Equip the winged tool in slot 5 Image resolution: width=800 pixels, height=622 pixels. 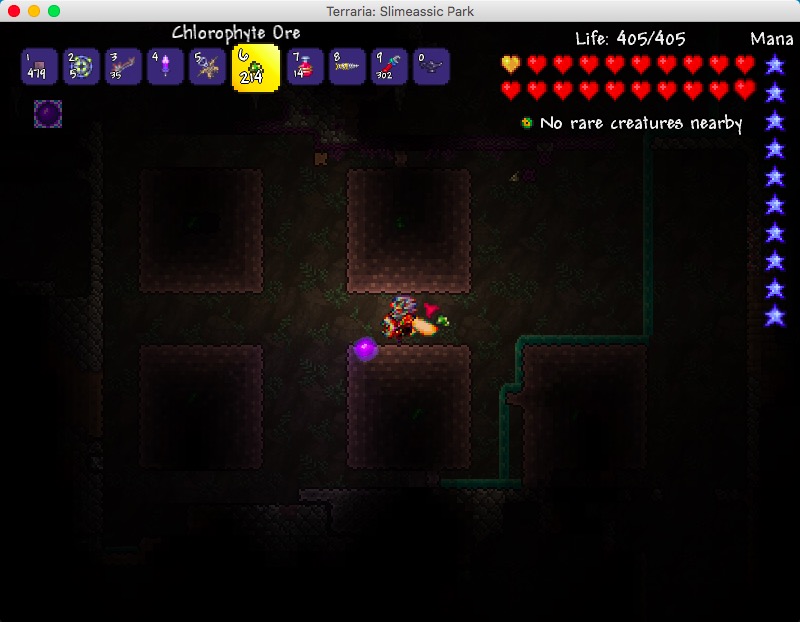207,67
